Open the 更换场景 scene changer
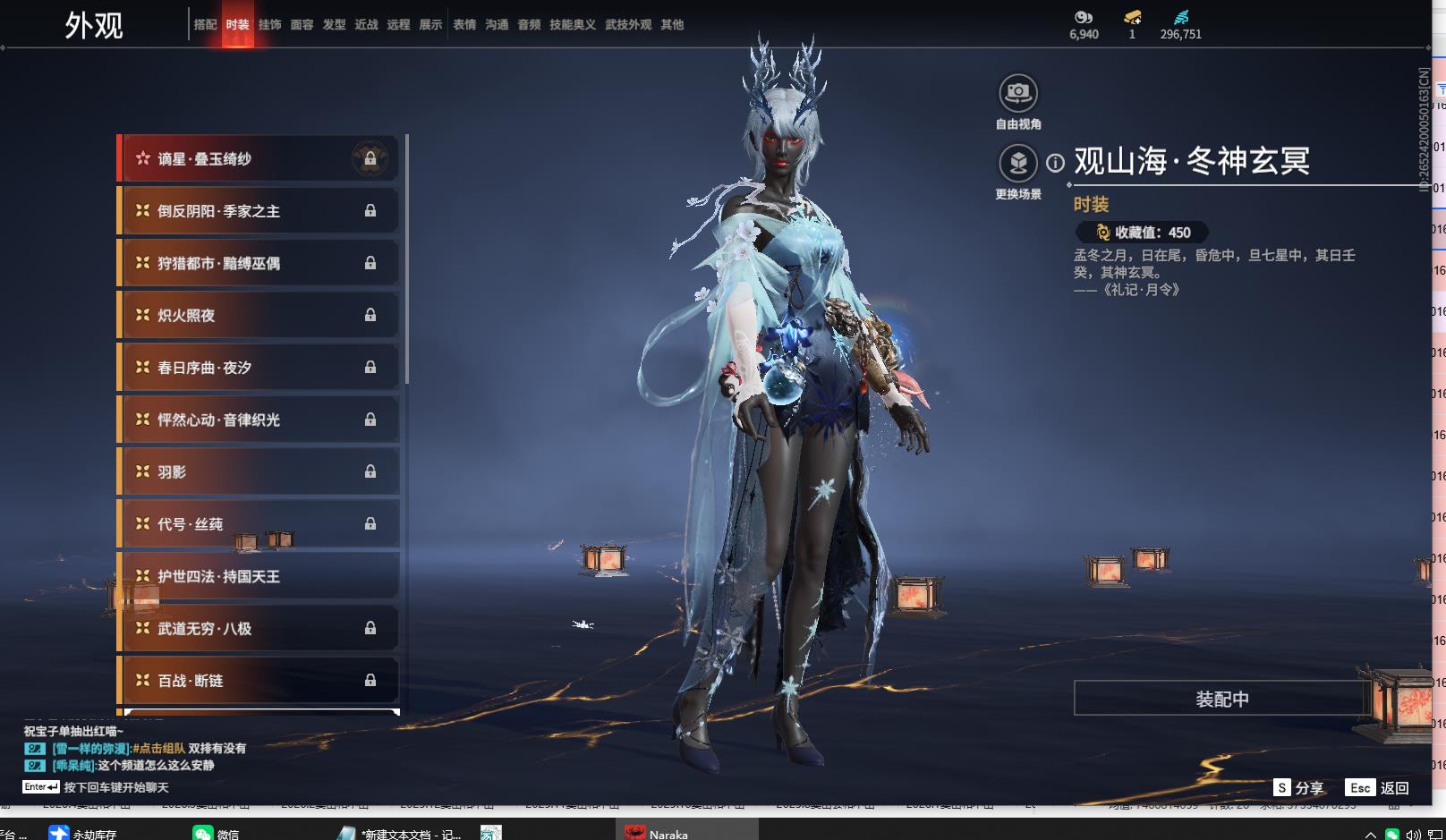1446x840 pixels. pos(1017,164)
